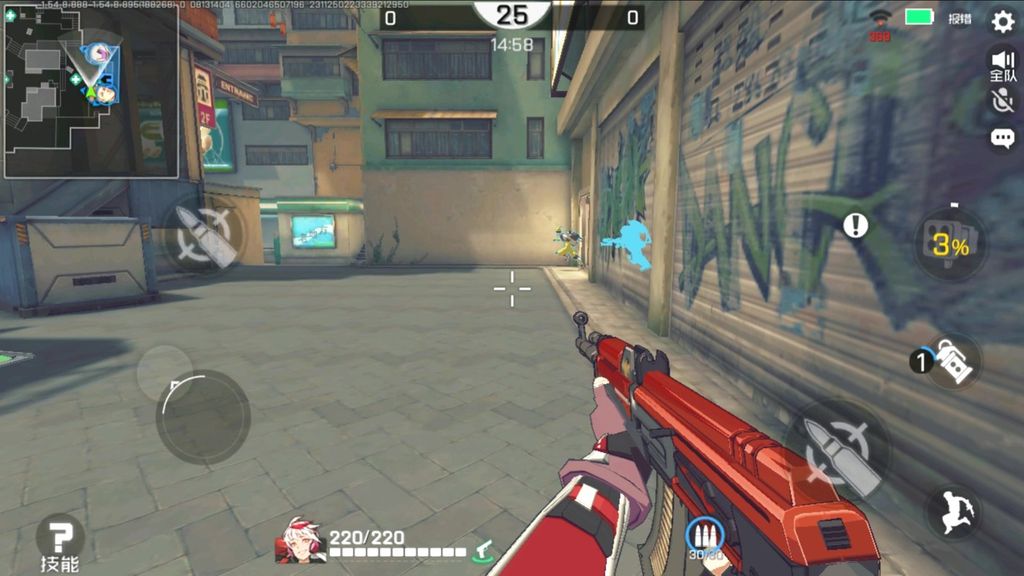Open the minimap
1024x576 pixels.
pos(91,91)
